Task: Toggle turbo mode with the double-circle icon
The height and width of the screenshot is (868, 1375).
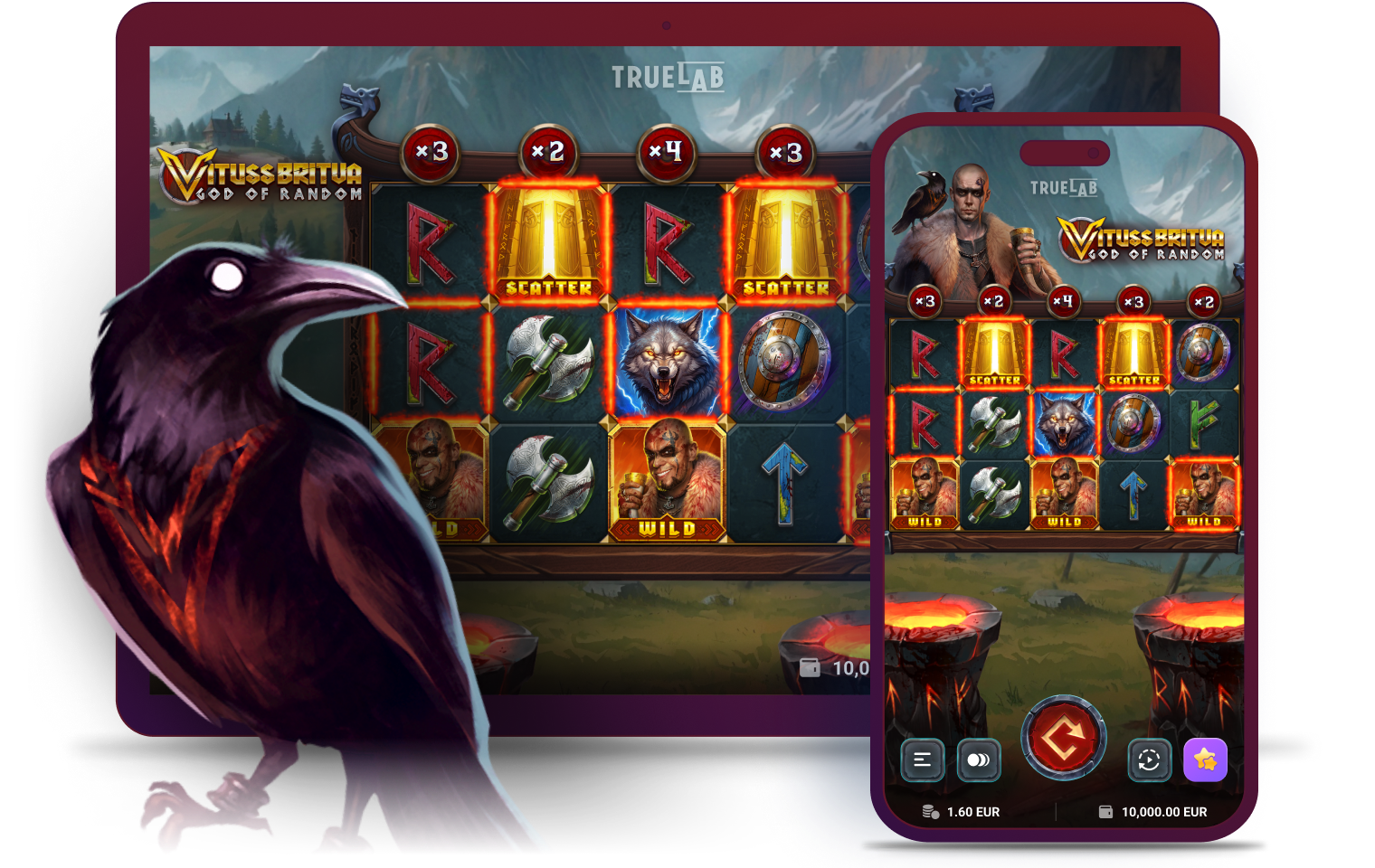Action: pyautogui.click(x=978, y=759)
